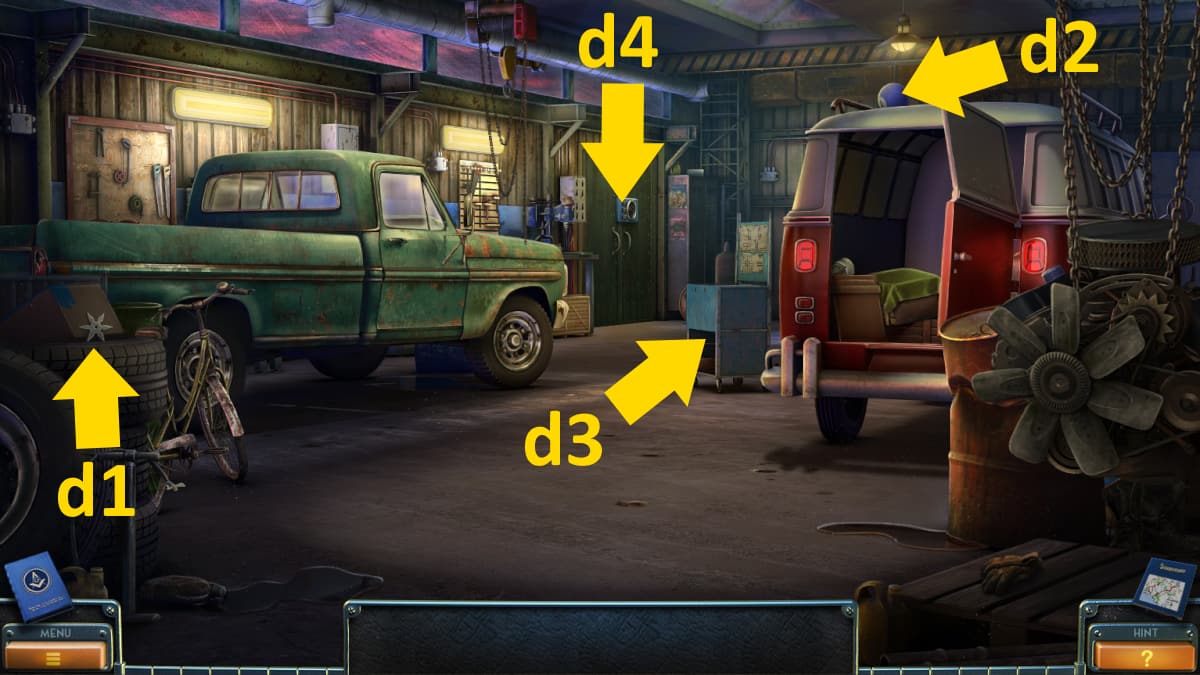Open the Menu button
Image resolution: width=1200 pixels, height=675 pixels.
(x=56, y=655)
